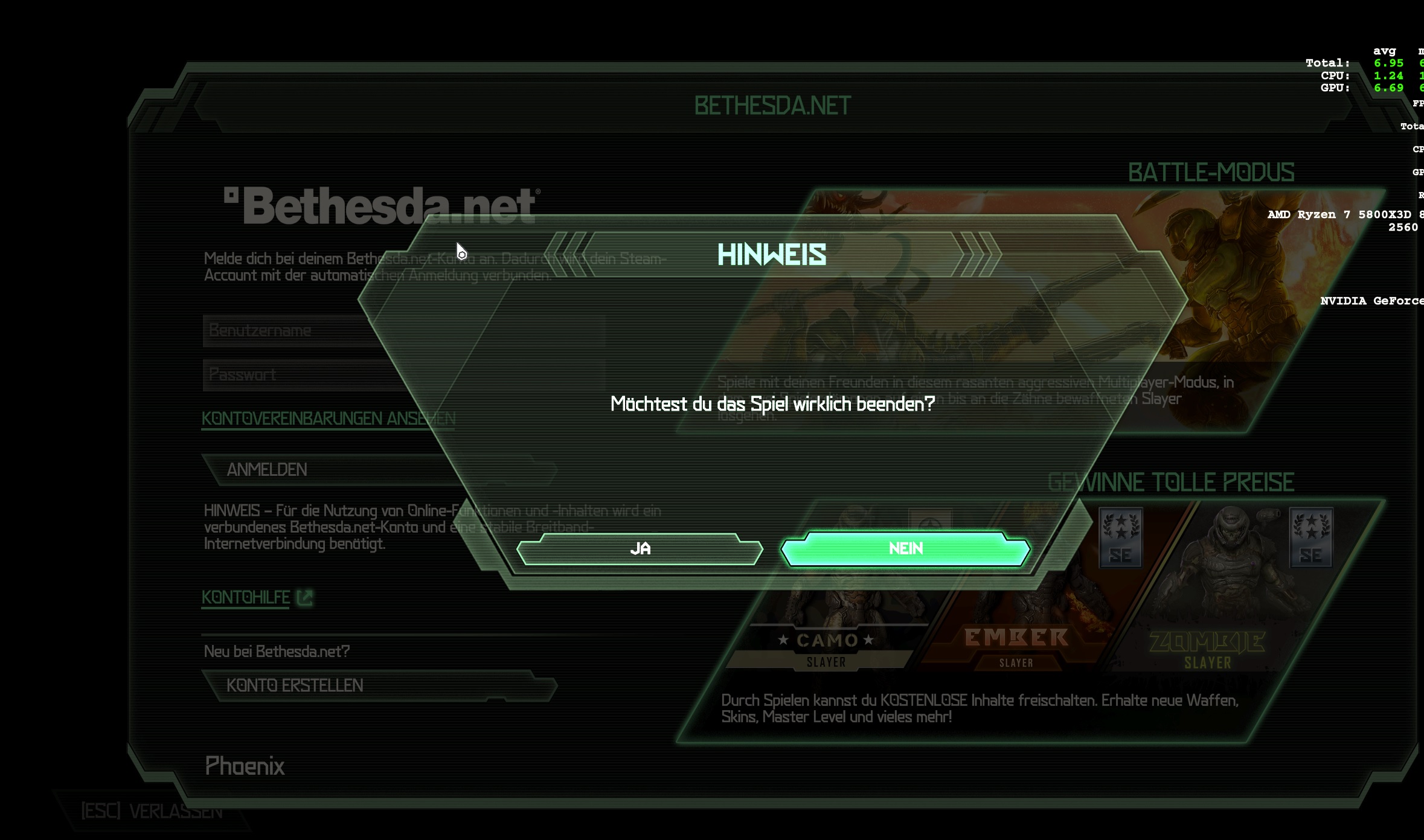Click the external link icon beside KONTOHILFE
The width and height of the screenshot is (1424, 840).
[305, 598]
